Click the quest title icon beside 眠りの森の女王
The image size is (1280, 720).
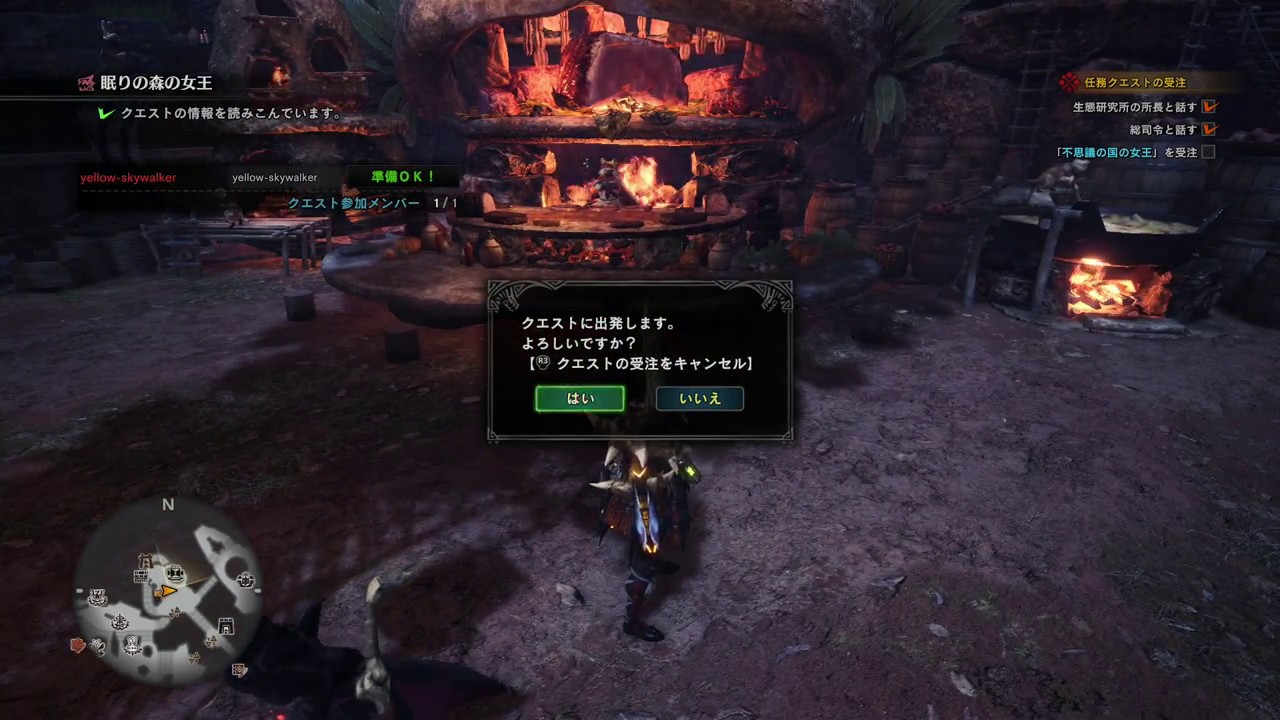tap(86, 83)
